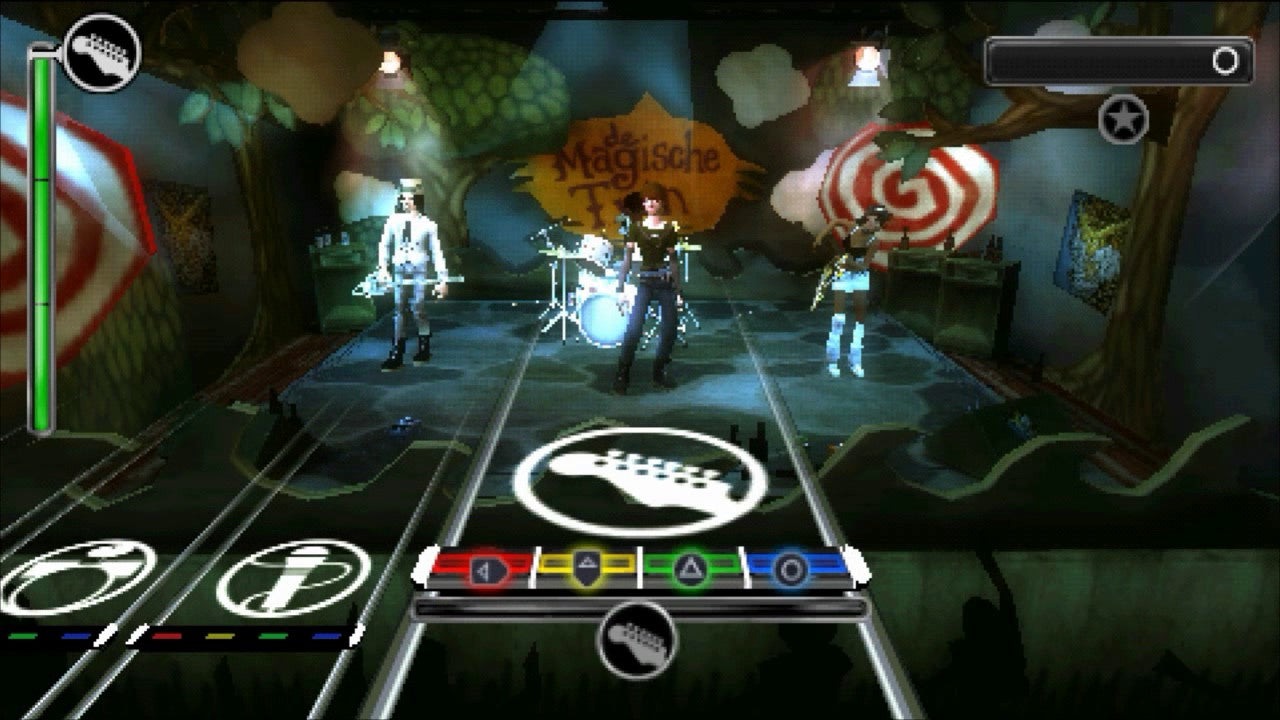Switch to the drum track icon
Image resolution: width=1280 pixels, height=720 pixels.
[x=78, y=579]
